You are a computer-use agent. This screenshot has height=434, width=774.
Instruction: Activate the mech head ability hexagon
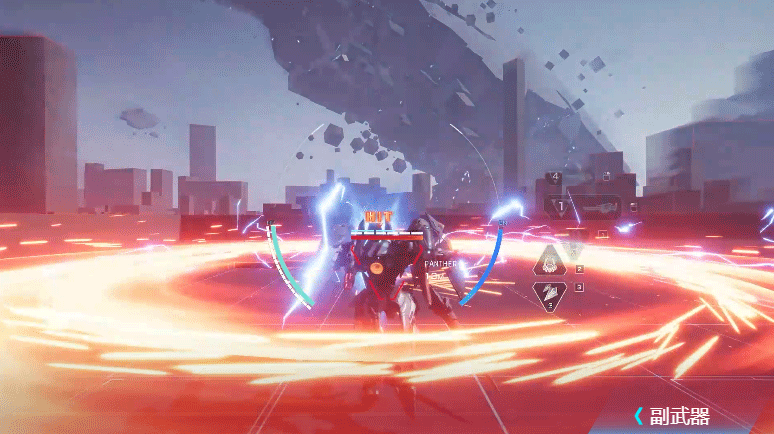click(550, 262)
